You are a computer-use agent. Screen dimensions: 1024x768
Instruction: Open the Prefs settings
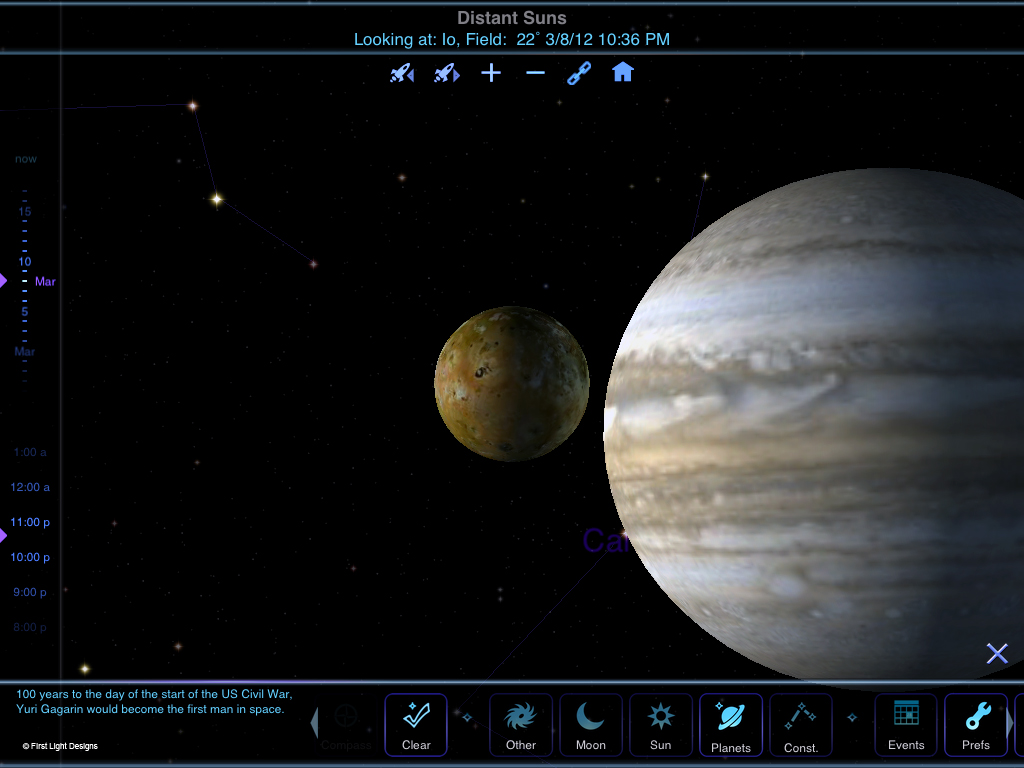click(976, 725)
